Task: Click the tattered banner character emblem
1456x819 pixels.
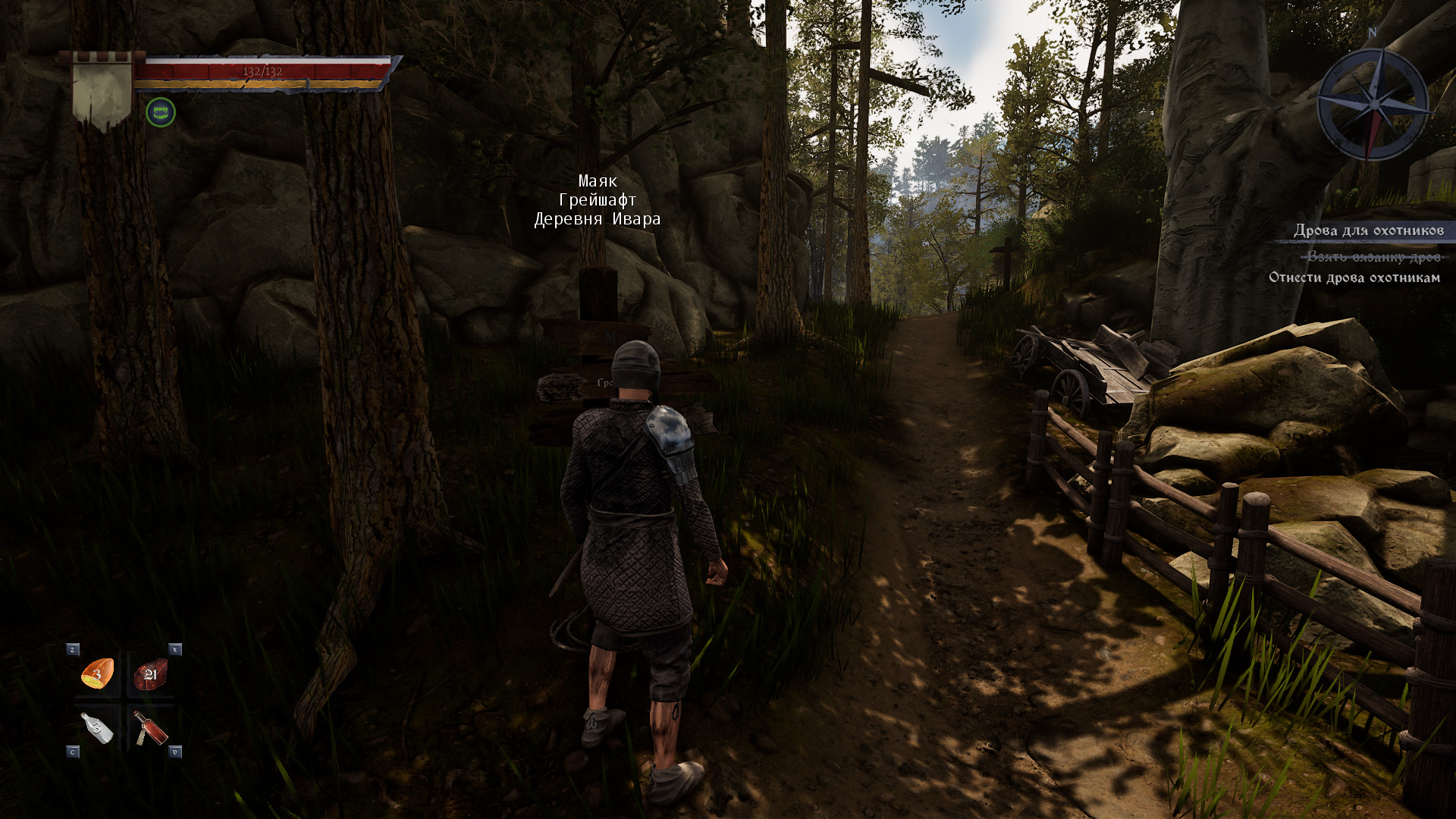Action: tap(102, 91)
